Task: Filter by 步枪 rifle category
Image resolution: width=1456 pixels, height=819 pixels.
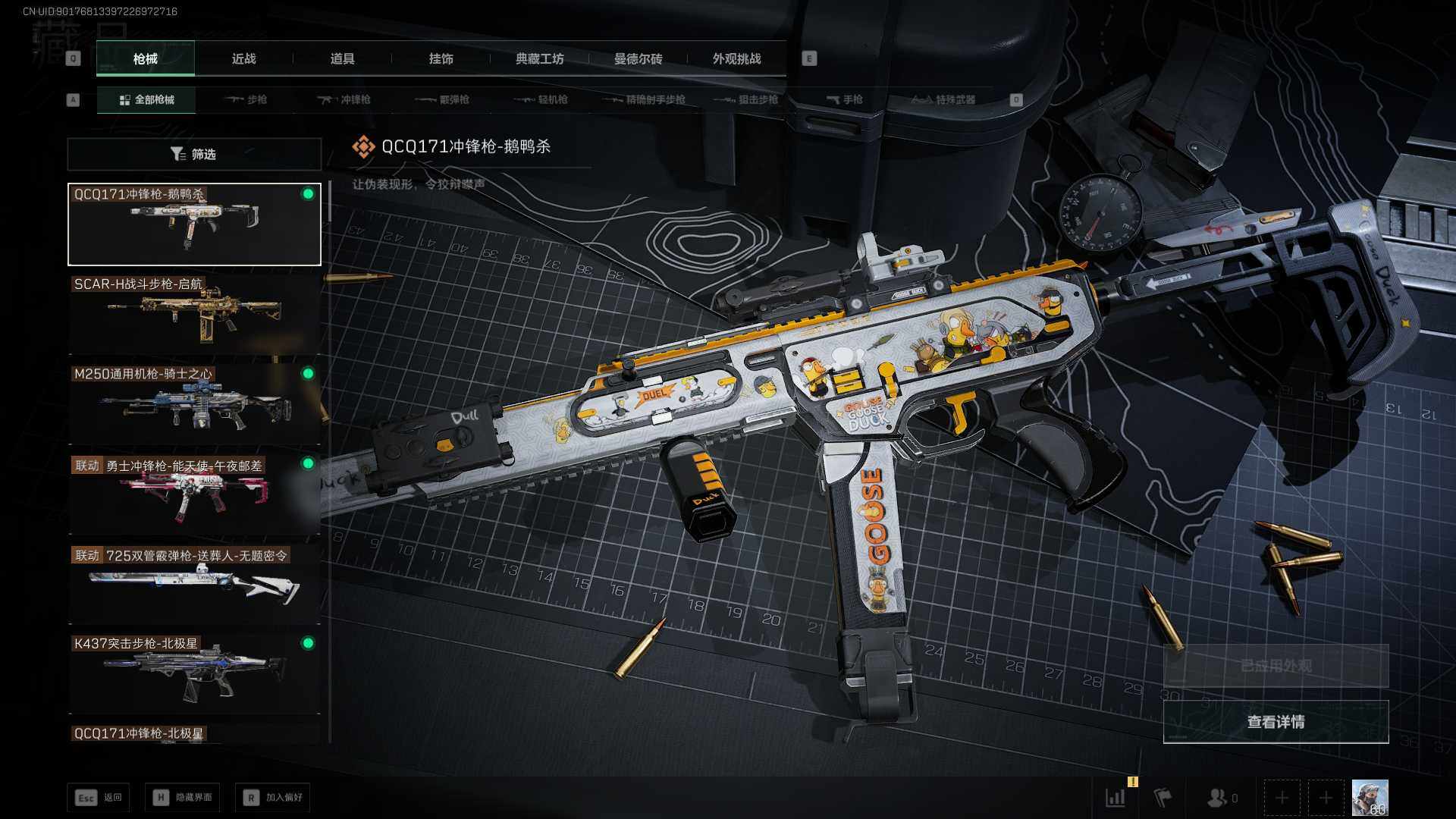Action: click(x=246, y=99)
